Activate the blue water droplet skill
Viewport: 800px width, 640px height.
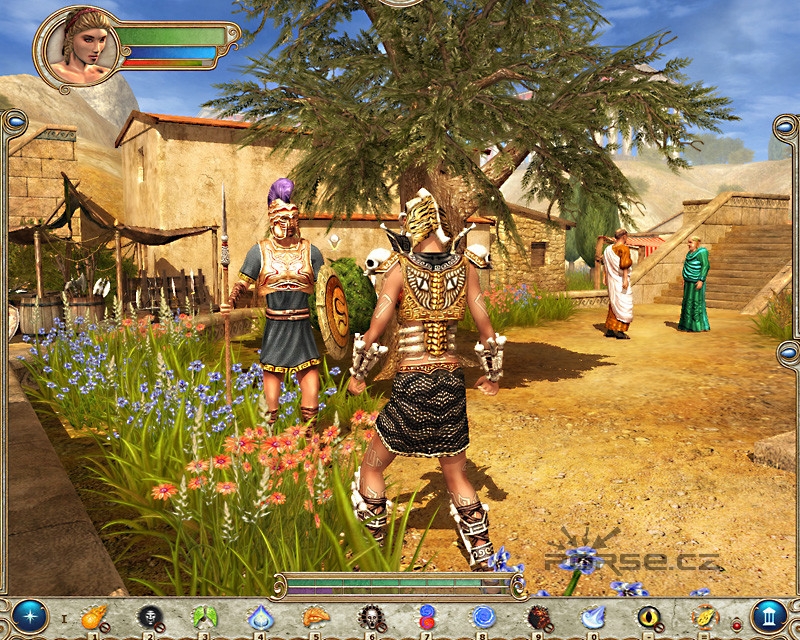click(260, 617)
